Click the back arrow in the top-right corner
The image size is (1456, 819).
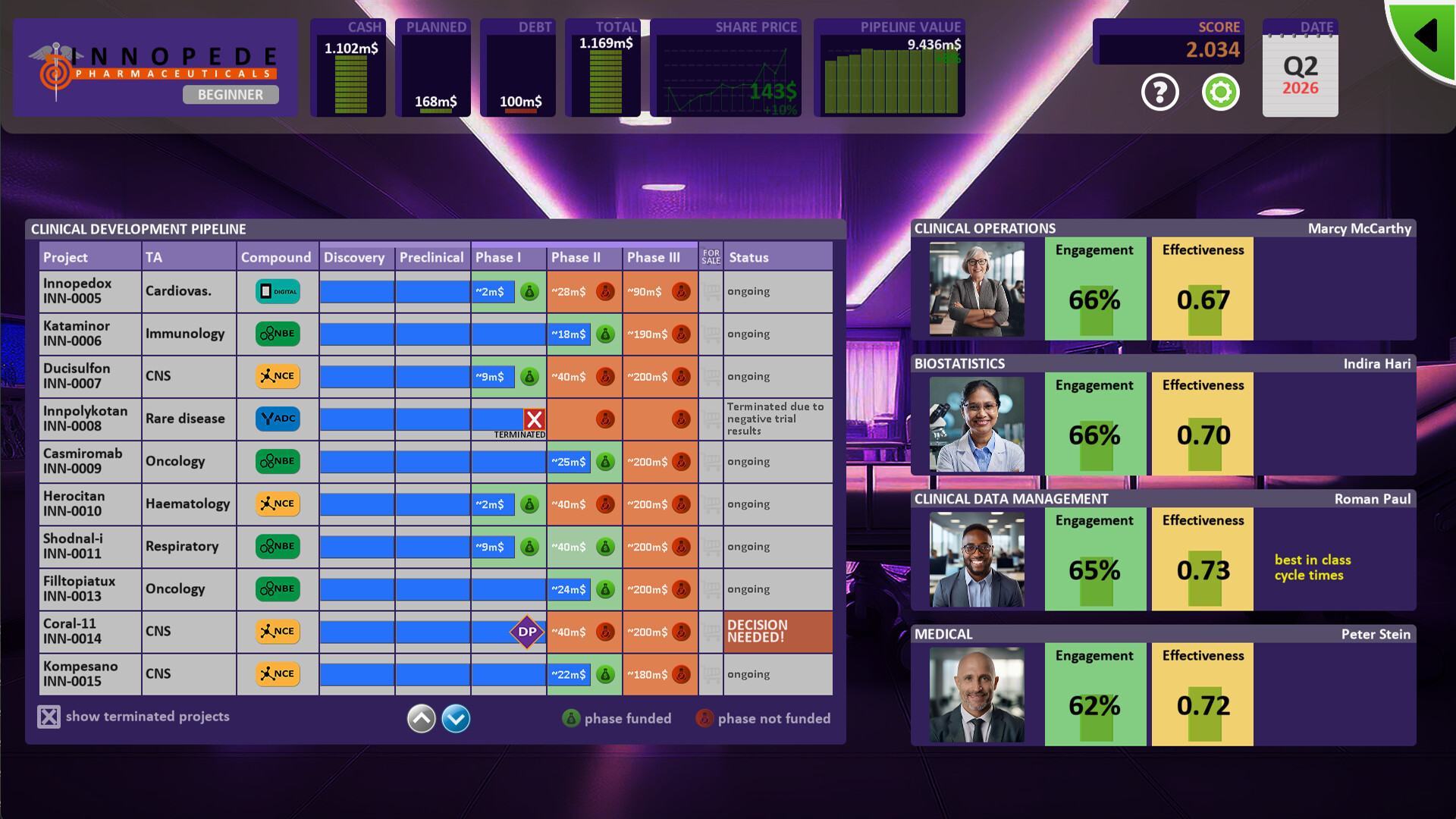click(x=1425, y=33)
